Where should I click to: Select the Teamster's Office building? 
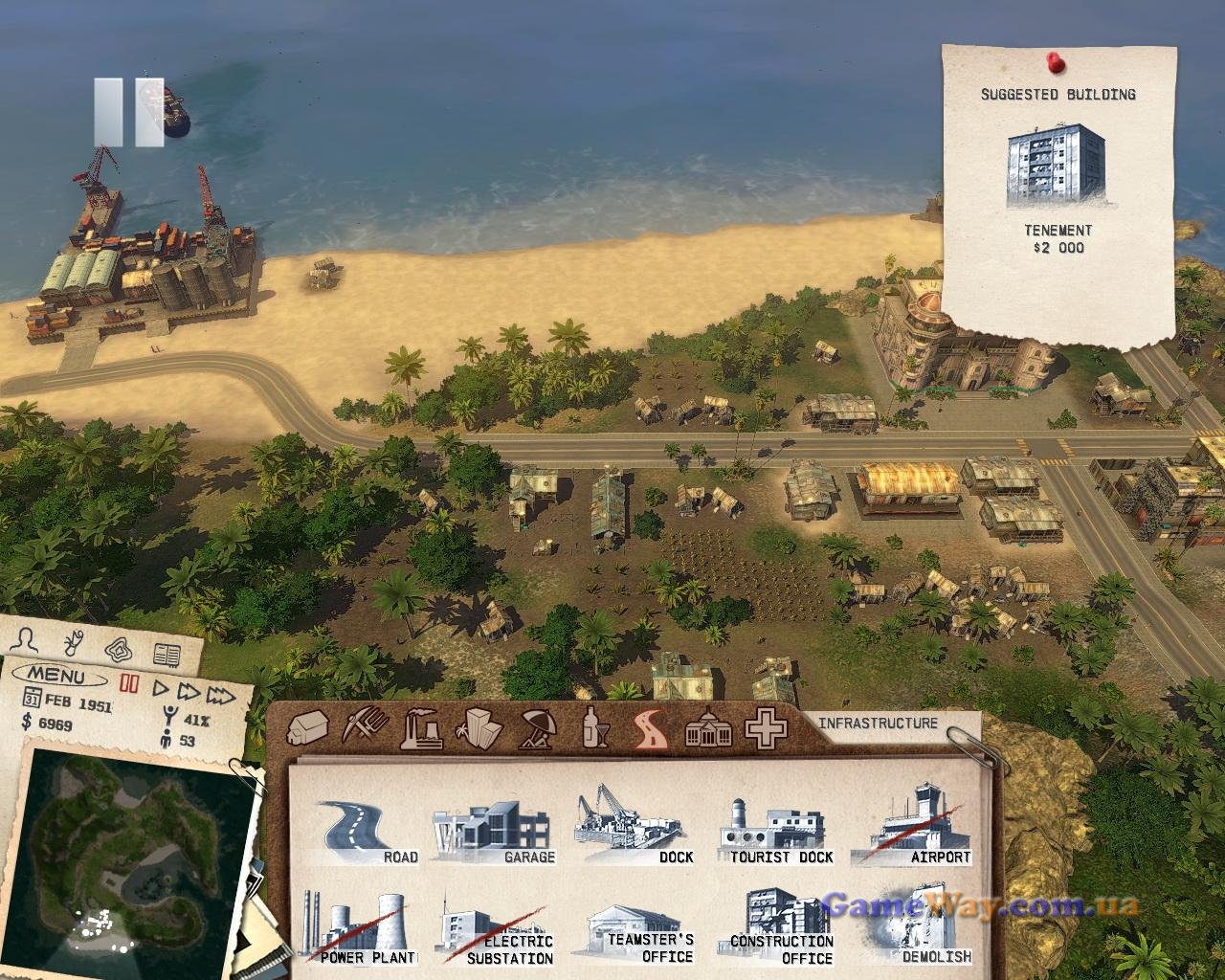point(639,935)
